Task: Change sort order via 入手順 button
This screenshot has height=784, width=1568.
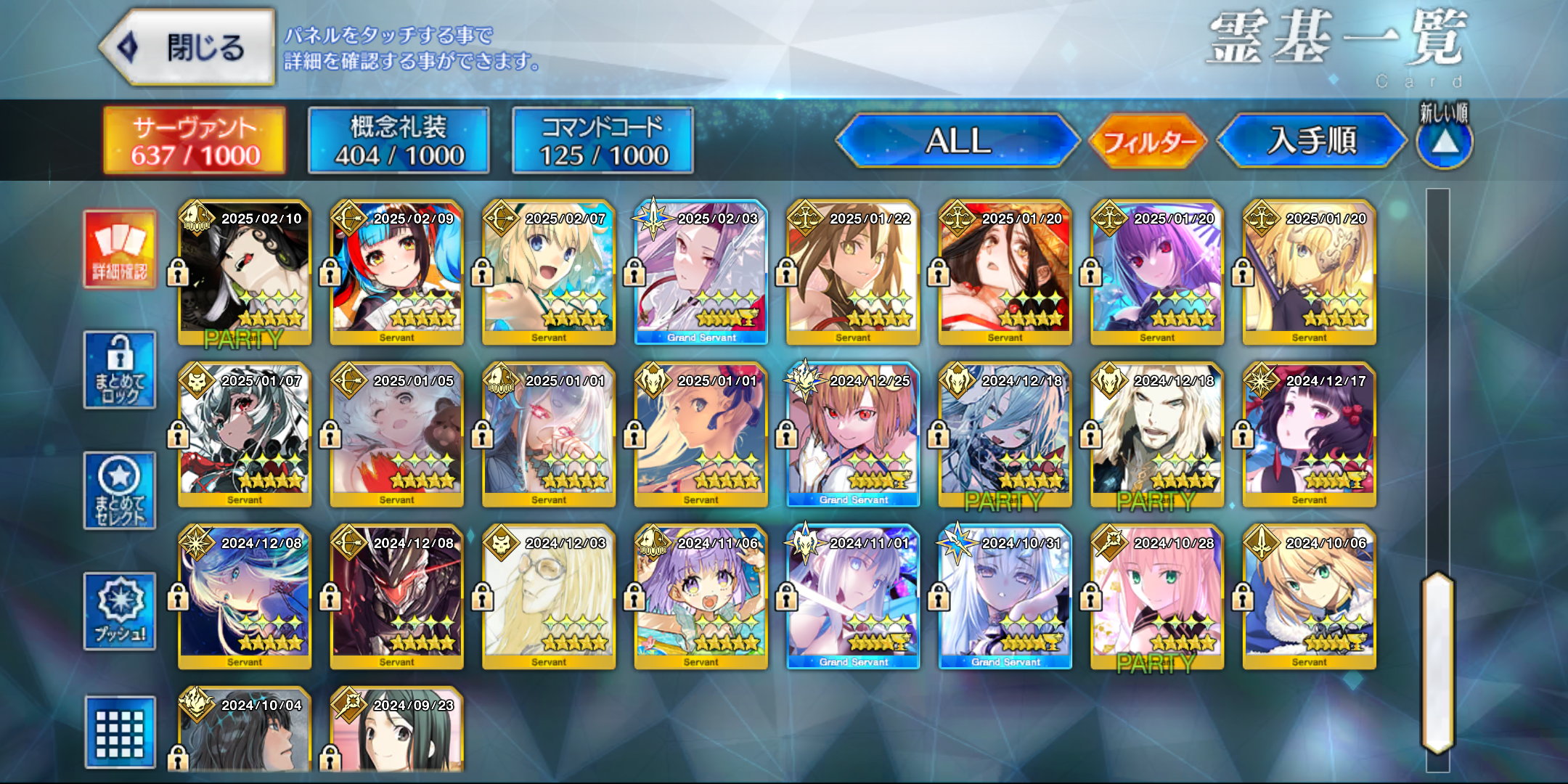Action: (1312, 141)
